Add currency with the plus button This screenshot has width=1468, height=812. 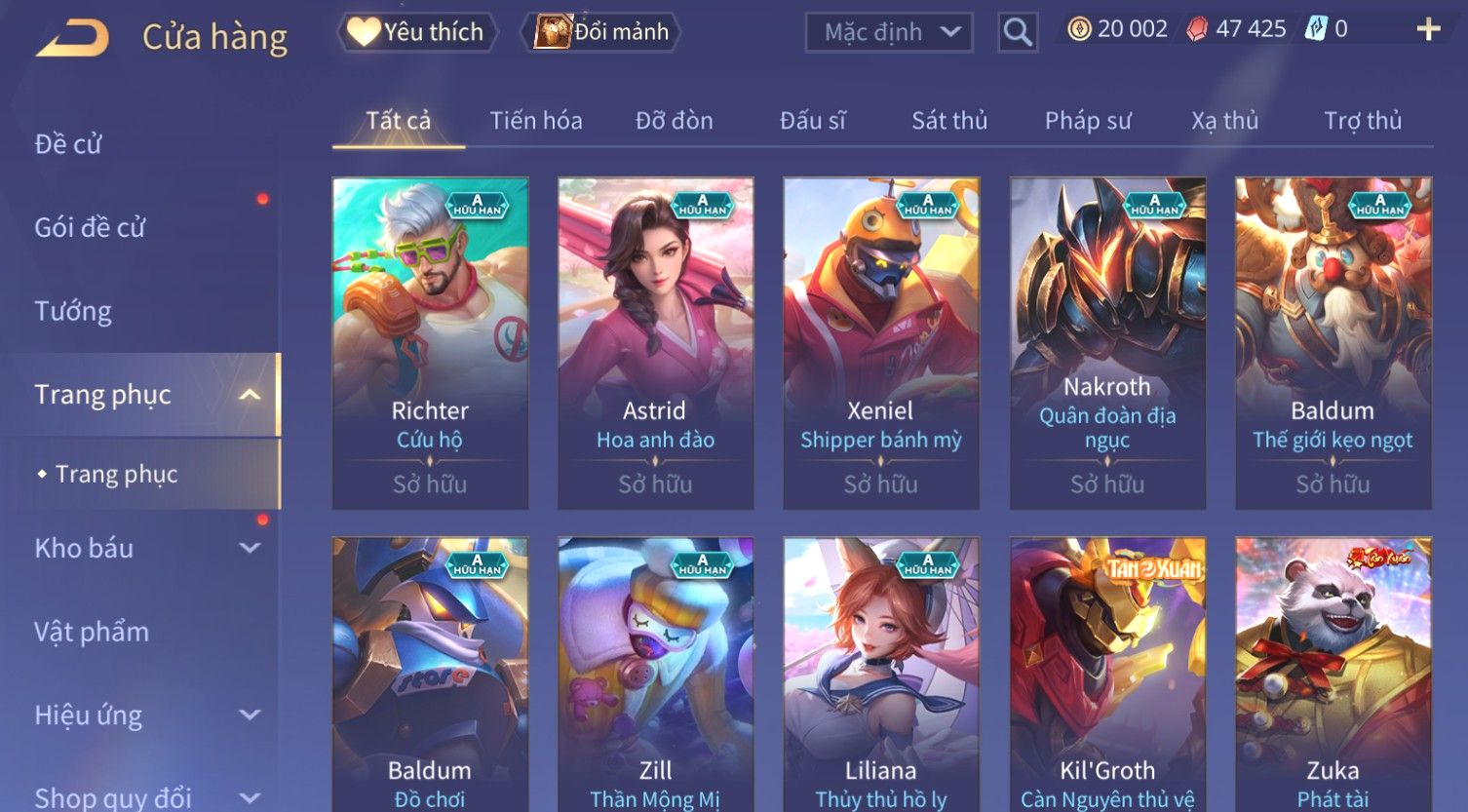1428,29
